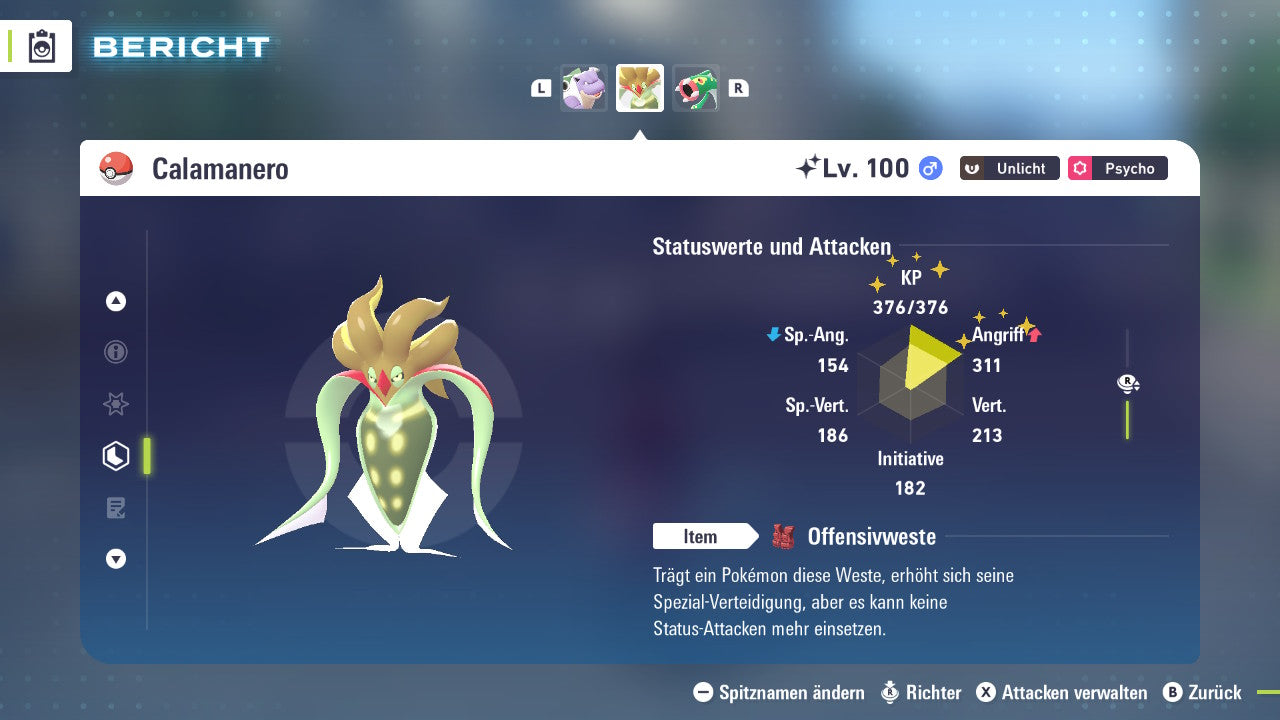Open the detailed stats panel icon

pos(115,456)
